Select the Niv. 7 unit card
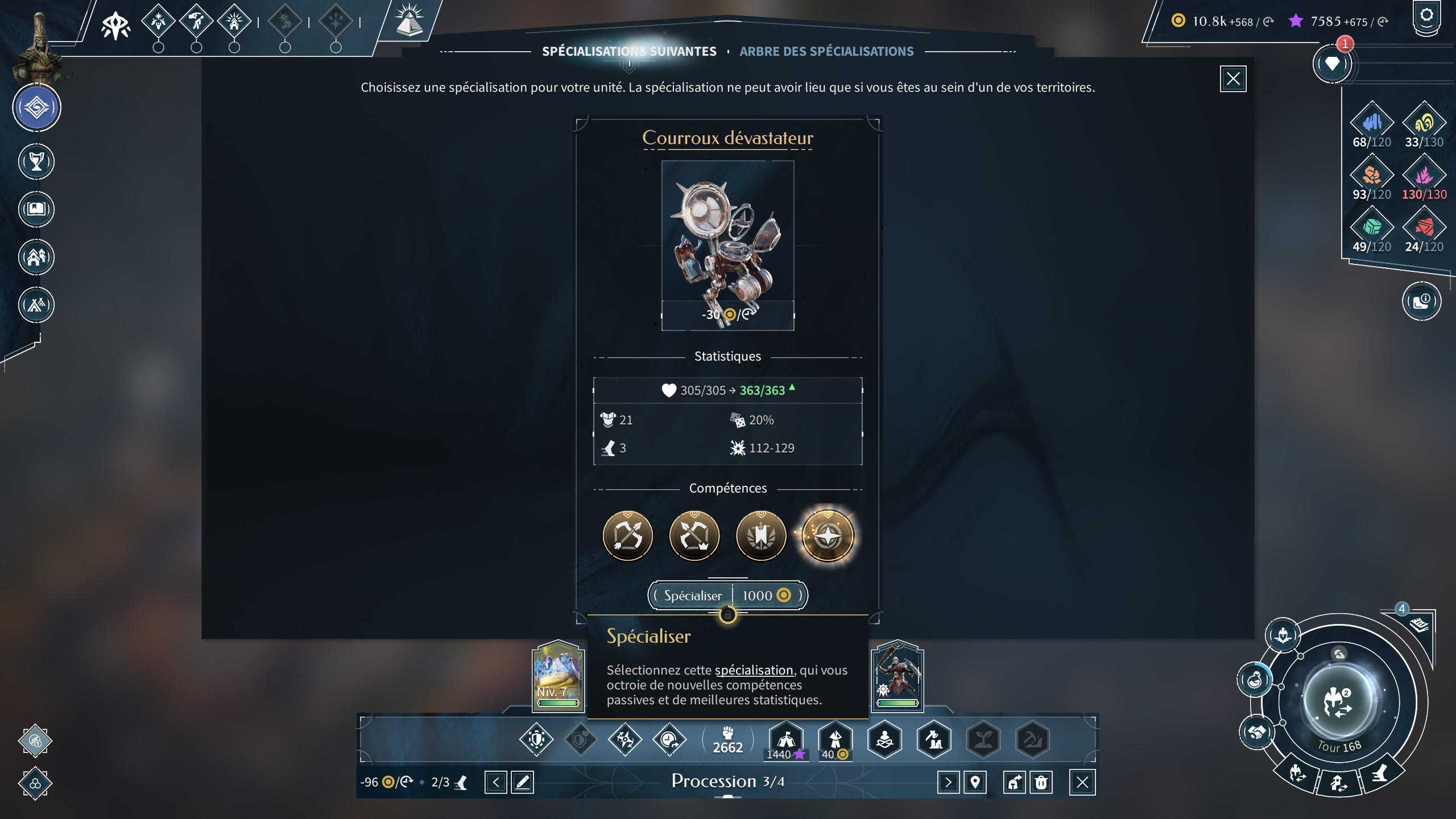Image resolution: width=1456 pixels, height=819 pixels. pos(558,676)
